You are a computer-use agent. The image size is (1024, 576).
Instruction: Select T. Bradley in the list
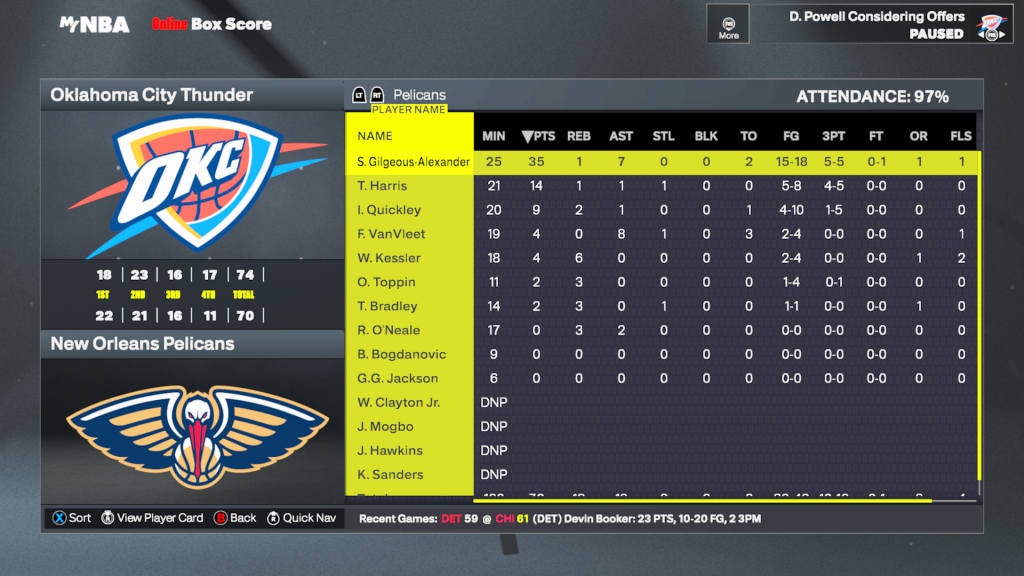(386, 306)
